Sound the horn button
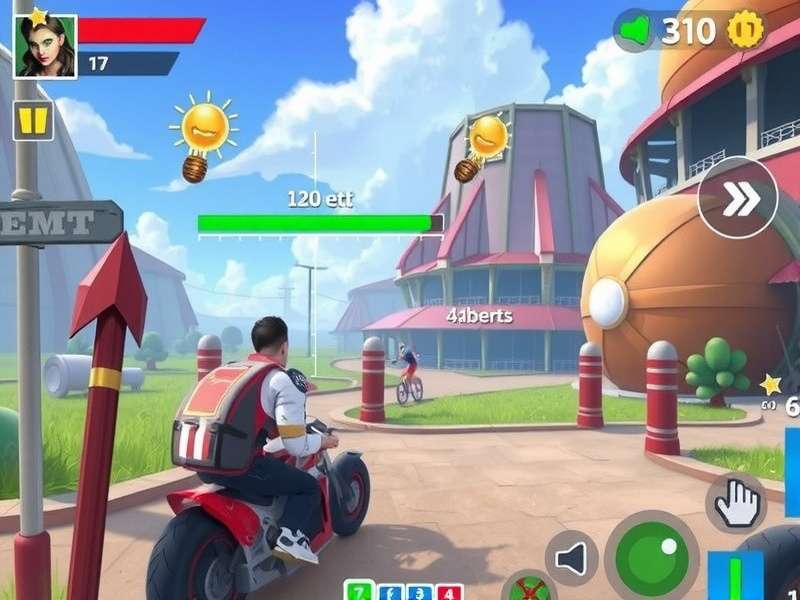The image size is (800, 600). [572, 558]
